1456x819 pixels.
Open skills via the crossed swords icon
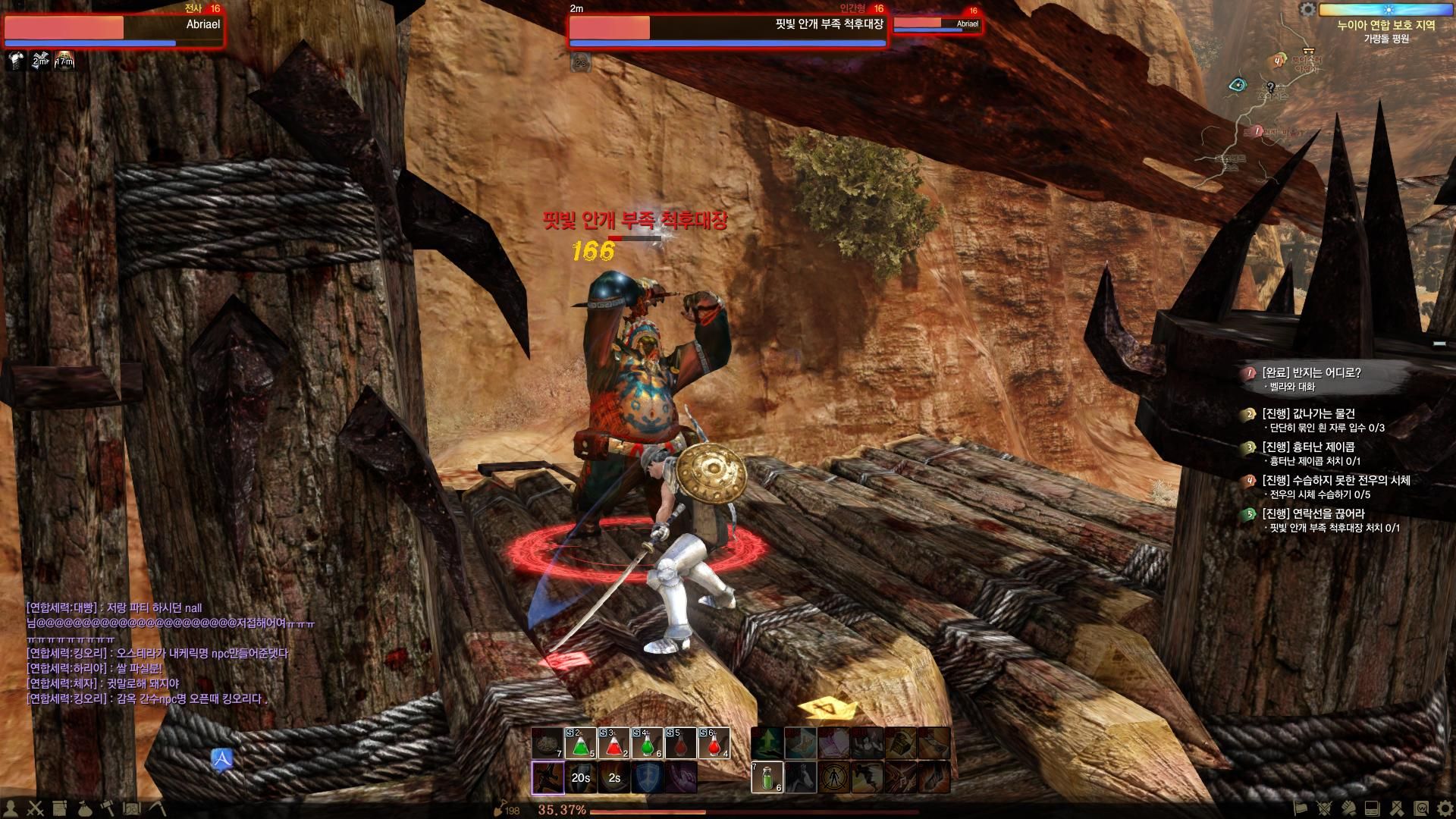click(x=35, y=808)
